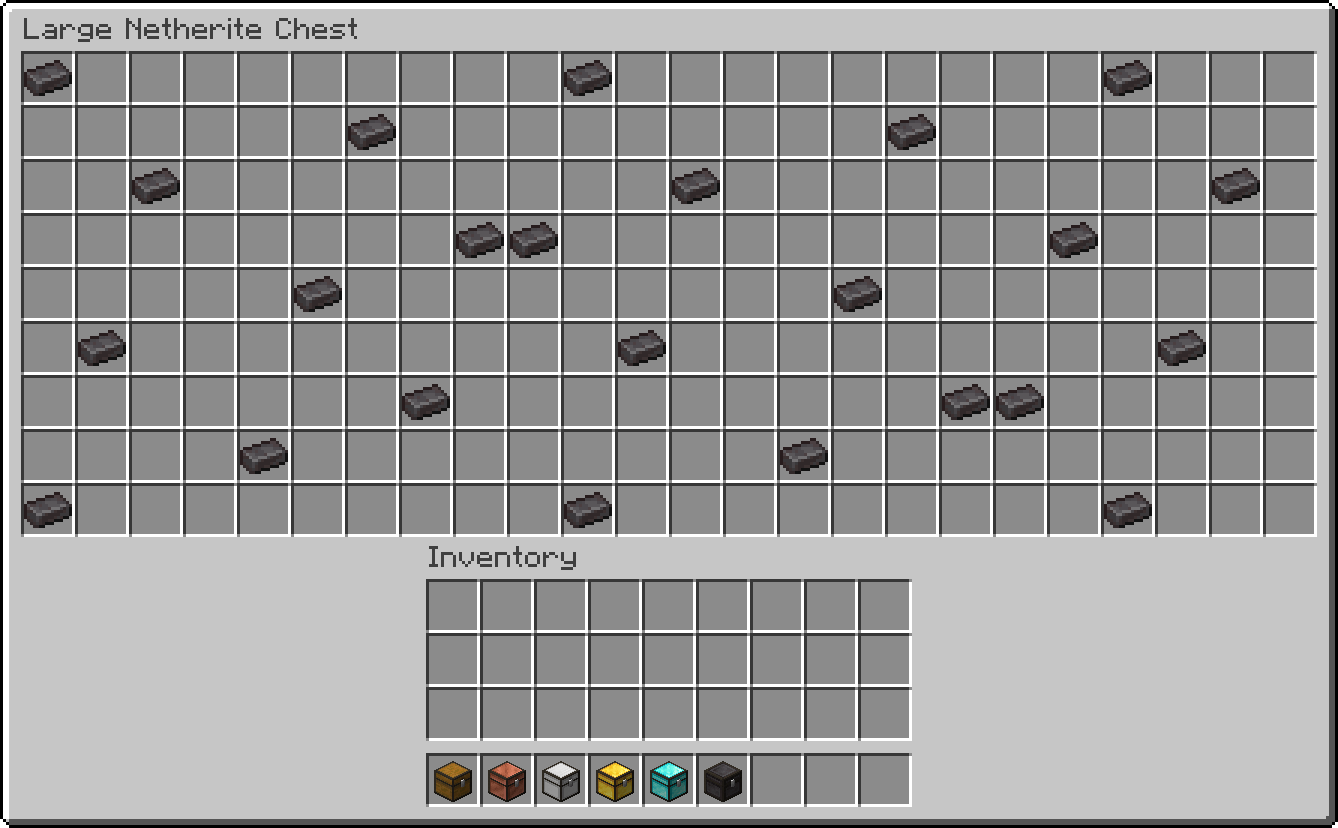This screenshot has width=1338, height=828.
Task: Click the empty hotbar slot beside the netherite chest
Action: (x=777, y=783)
